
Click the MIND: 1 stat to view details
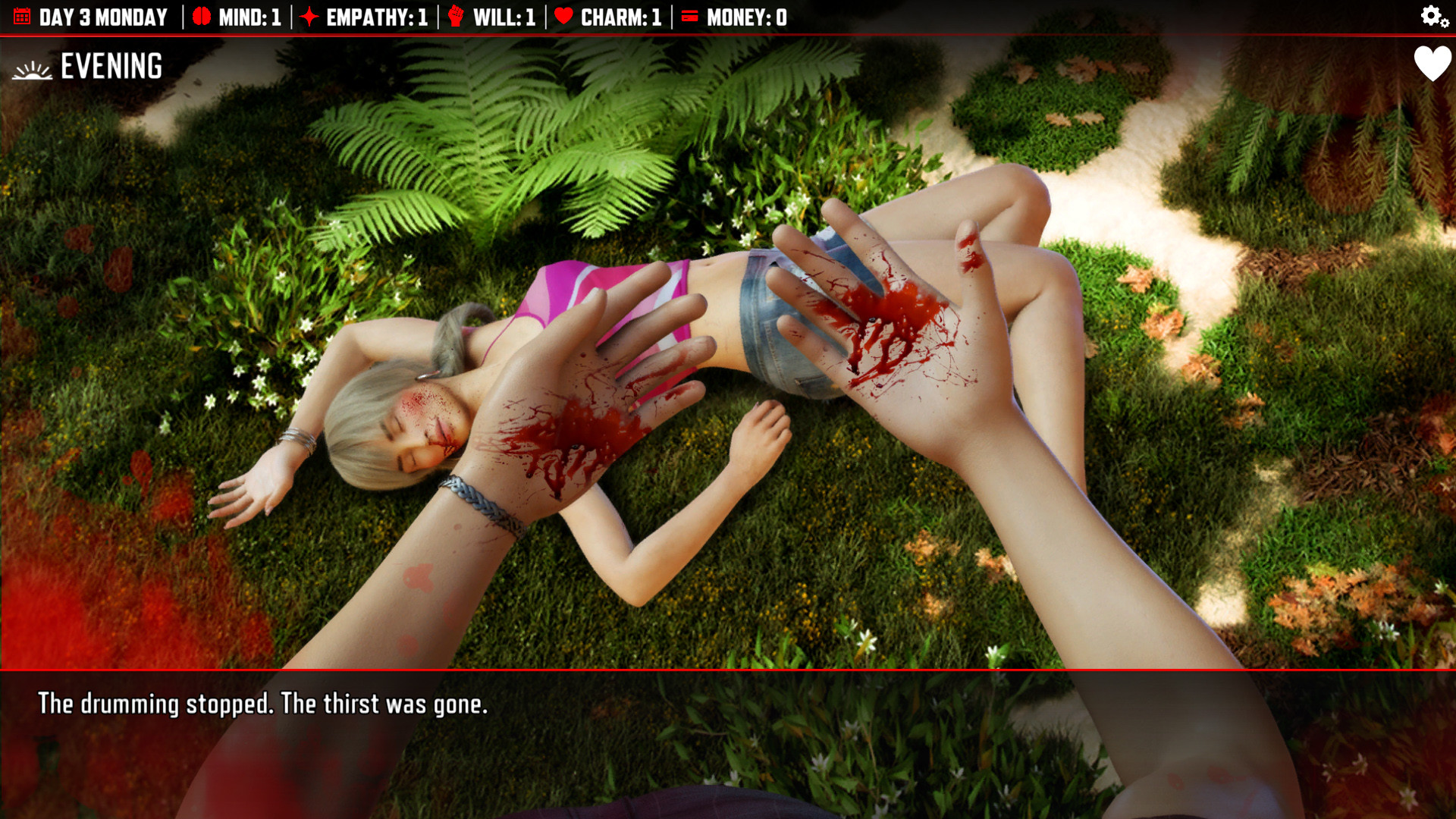pyautogui.click(x=250, y=16)
